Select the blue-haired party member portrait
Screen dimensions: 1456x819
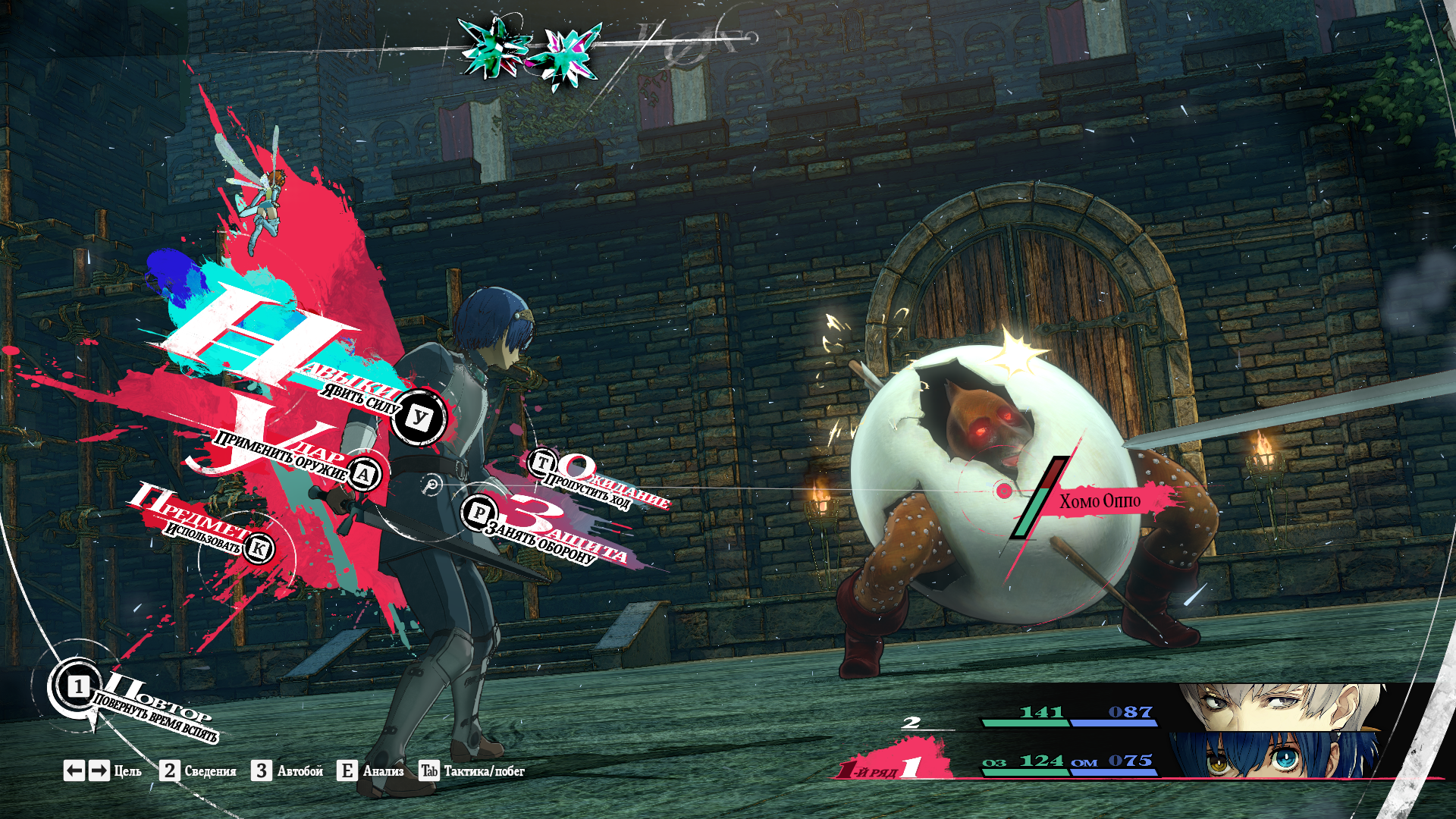(1274, 755)
